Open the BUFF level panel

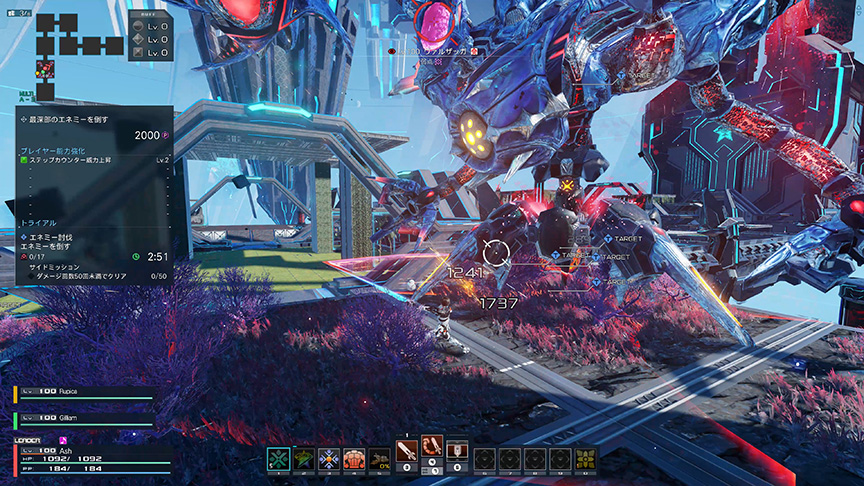(x=149, y=38)
